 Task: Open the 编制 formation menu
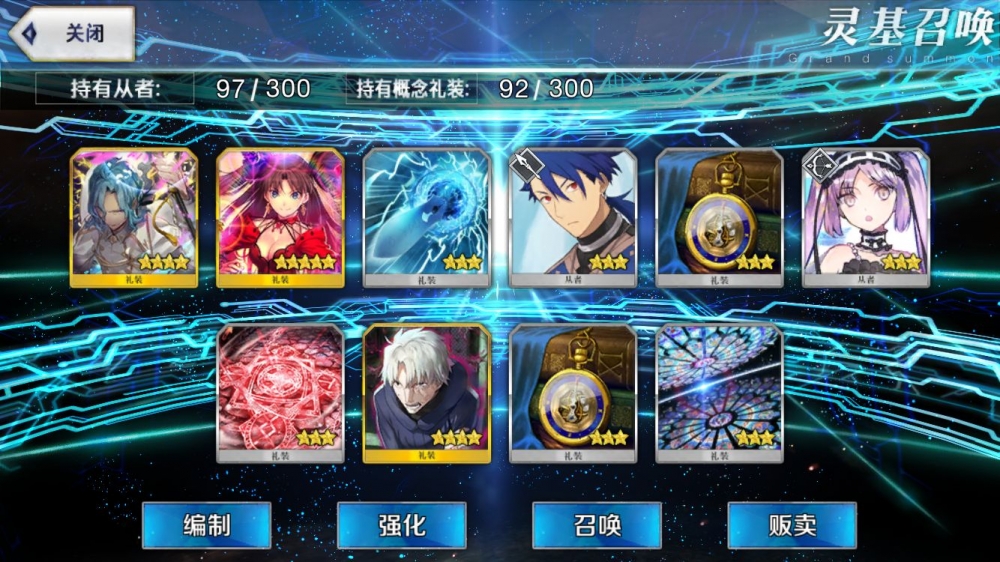point(206,525)
